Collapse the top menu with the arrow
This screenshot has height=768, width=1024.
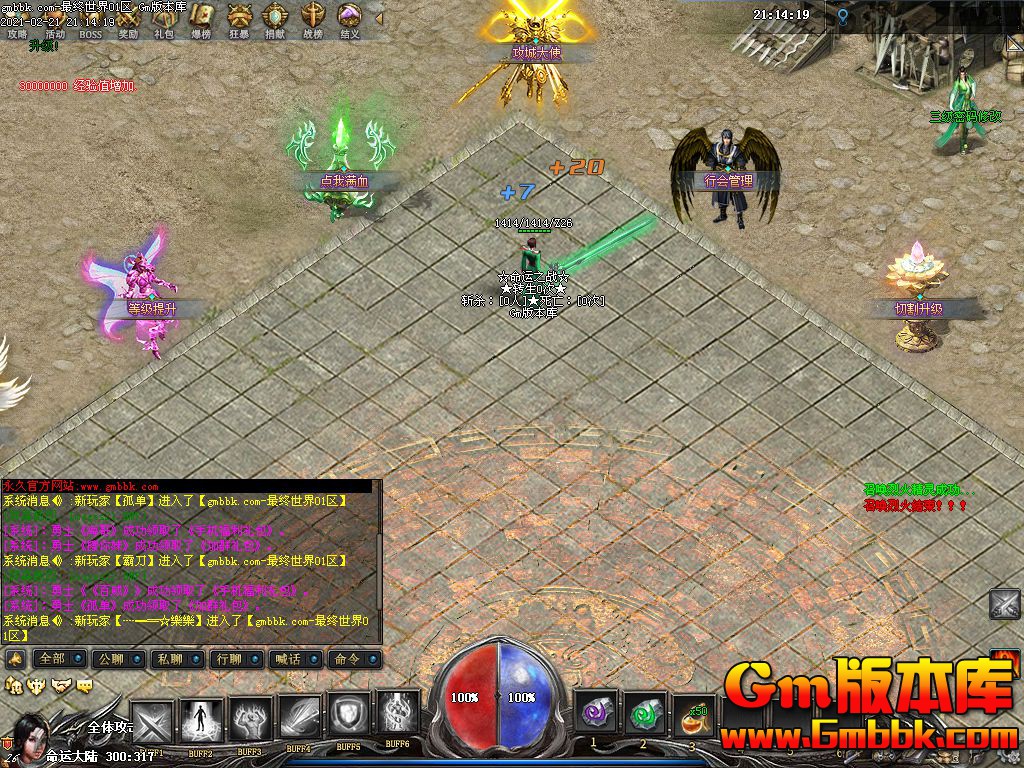click(379, 17)
